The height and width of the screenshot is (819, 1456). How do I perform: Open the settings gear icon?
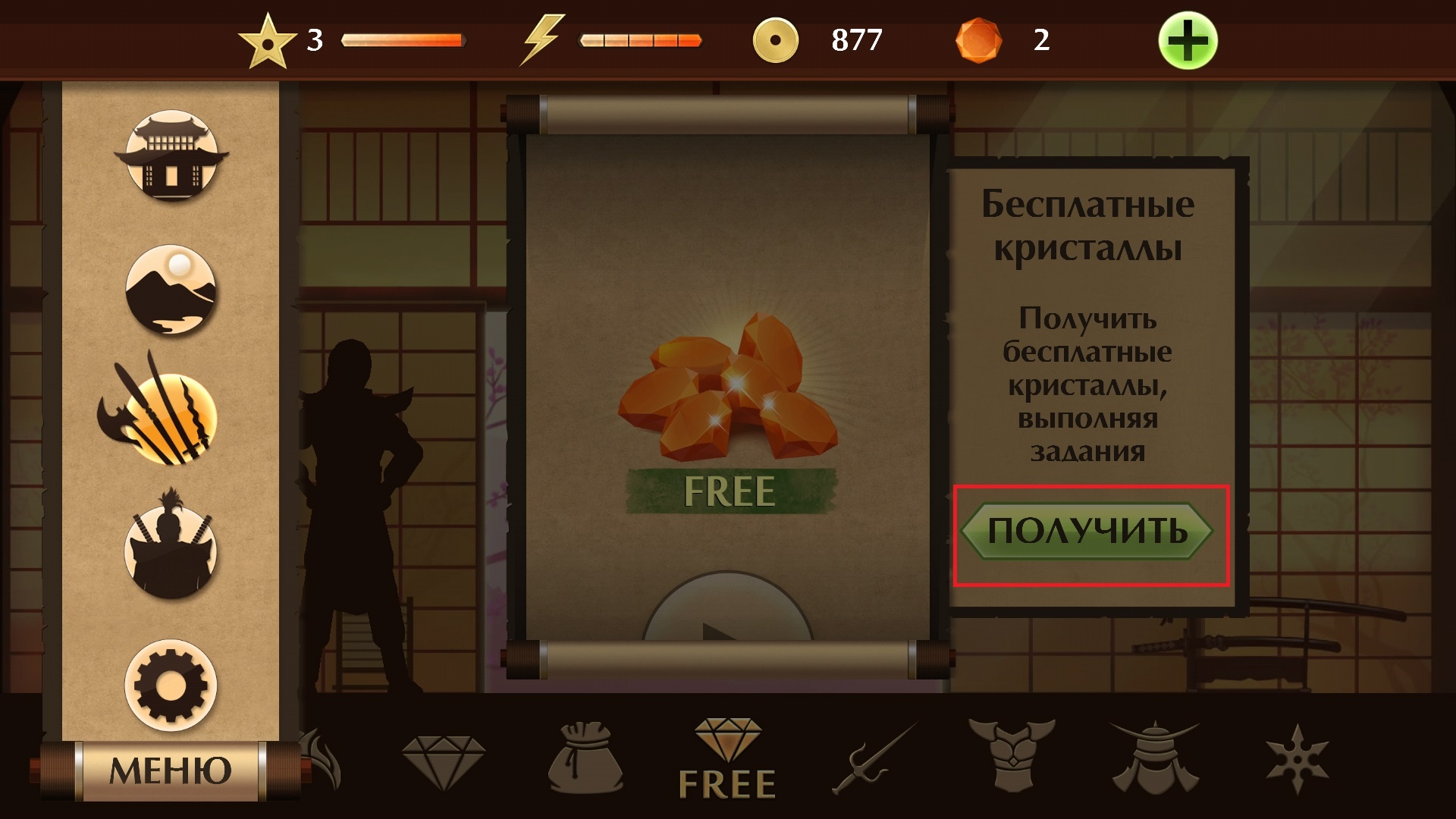pyautogui.click(x=173, y=683)
